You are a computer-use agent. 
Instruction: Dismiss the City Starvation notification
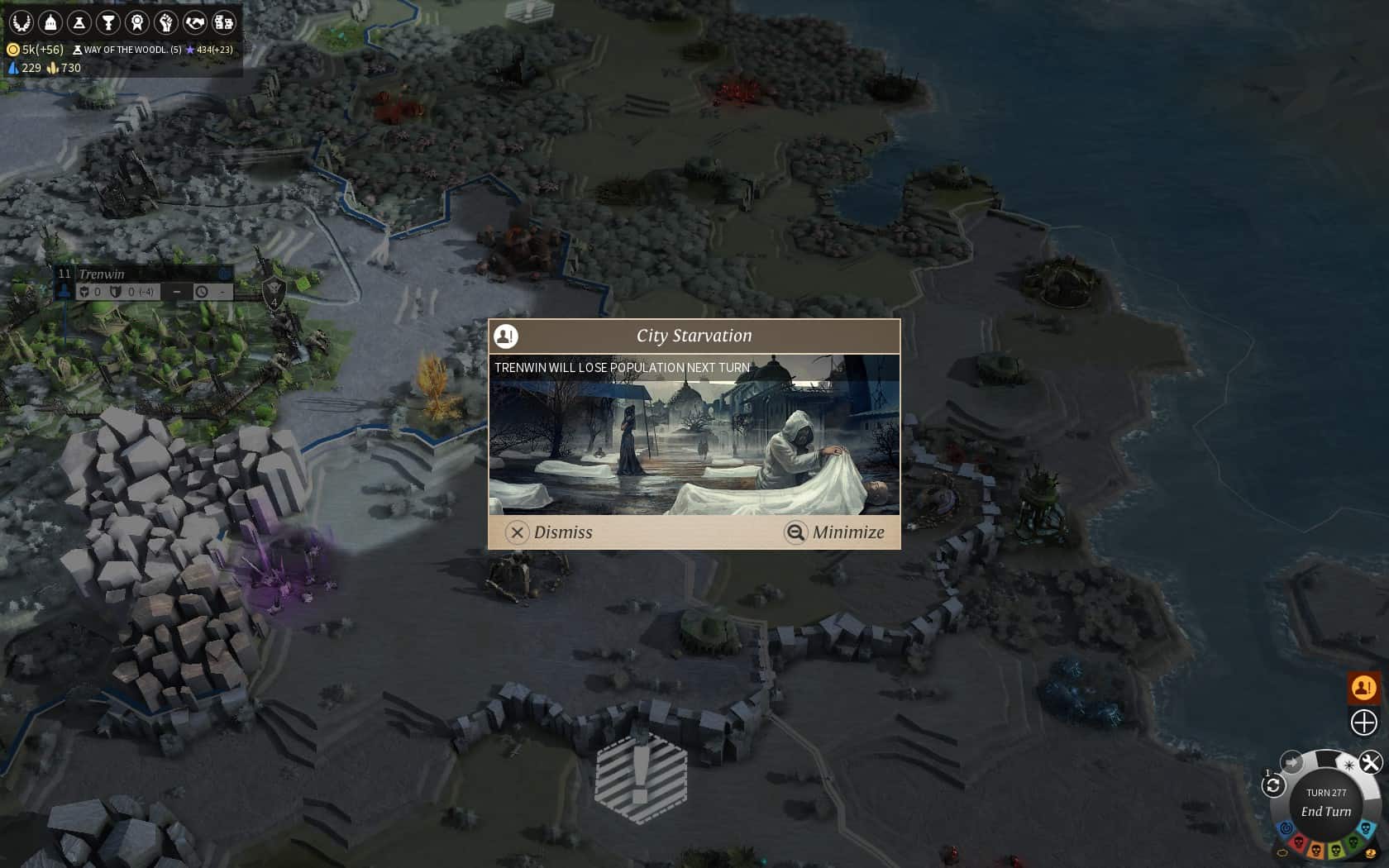[x=550, y=532]
